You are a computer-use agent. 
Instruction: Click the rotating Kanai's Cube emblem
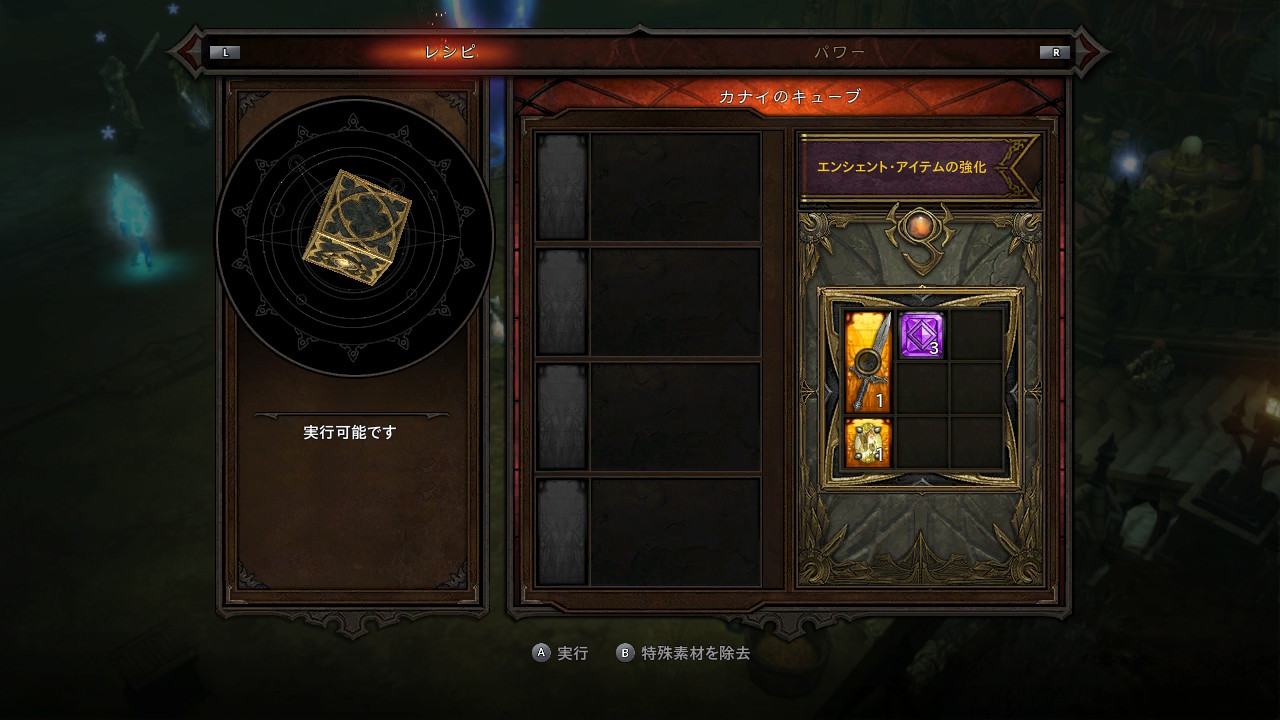[x=355, y=228]
